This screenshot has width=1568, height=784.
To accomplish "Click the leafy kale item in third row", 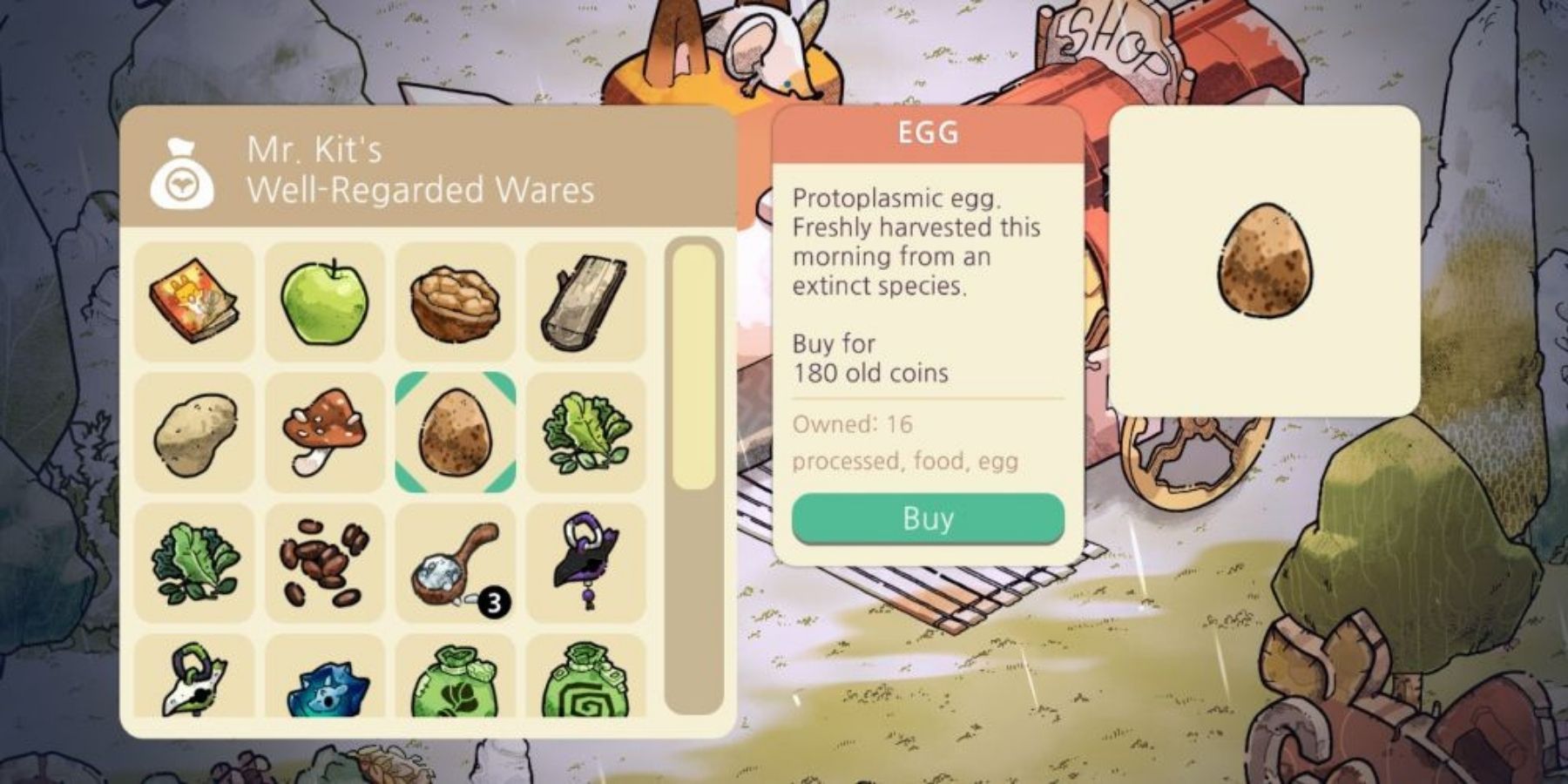I will [x=196, y=562].
